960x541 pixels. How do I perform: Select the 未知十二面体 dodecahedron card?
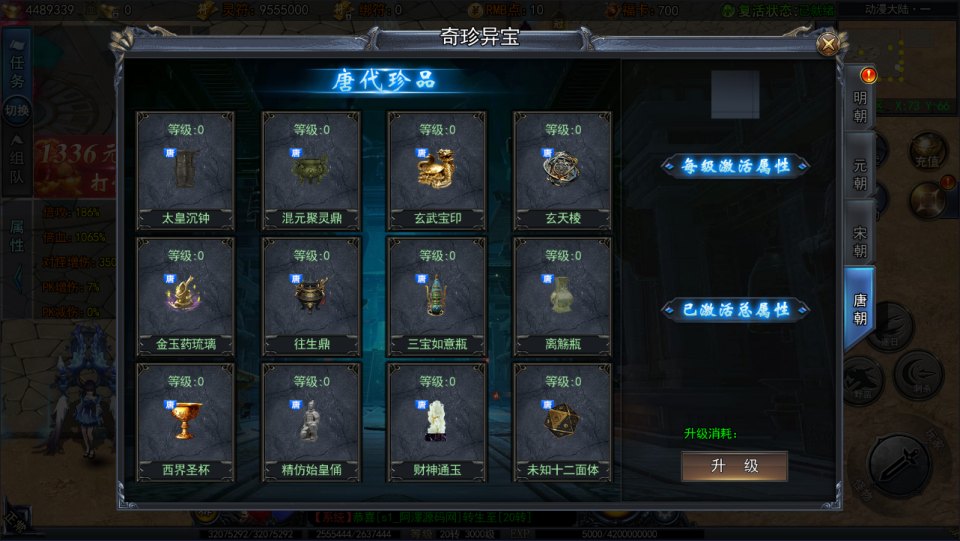(x=562, y=422)
